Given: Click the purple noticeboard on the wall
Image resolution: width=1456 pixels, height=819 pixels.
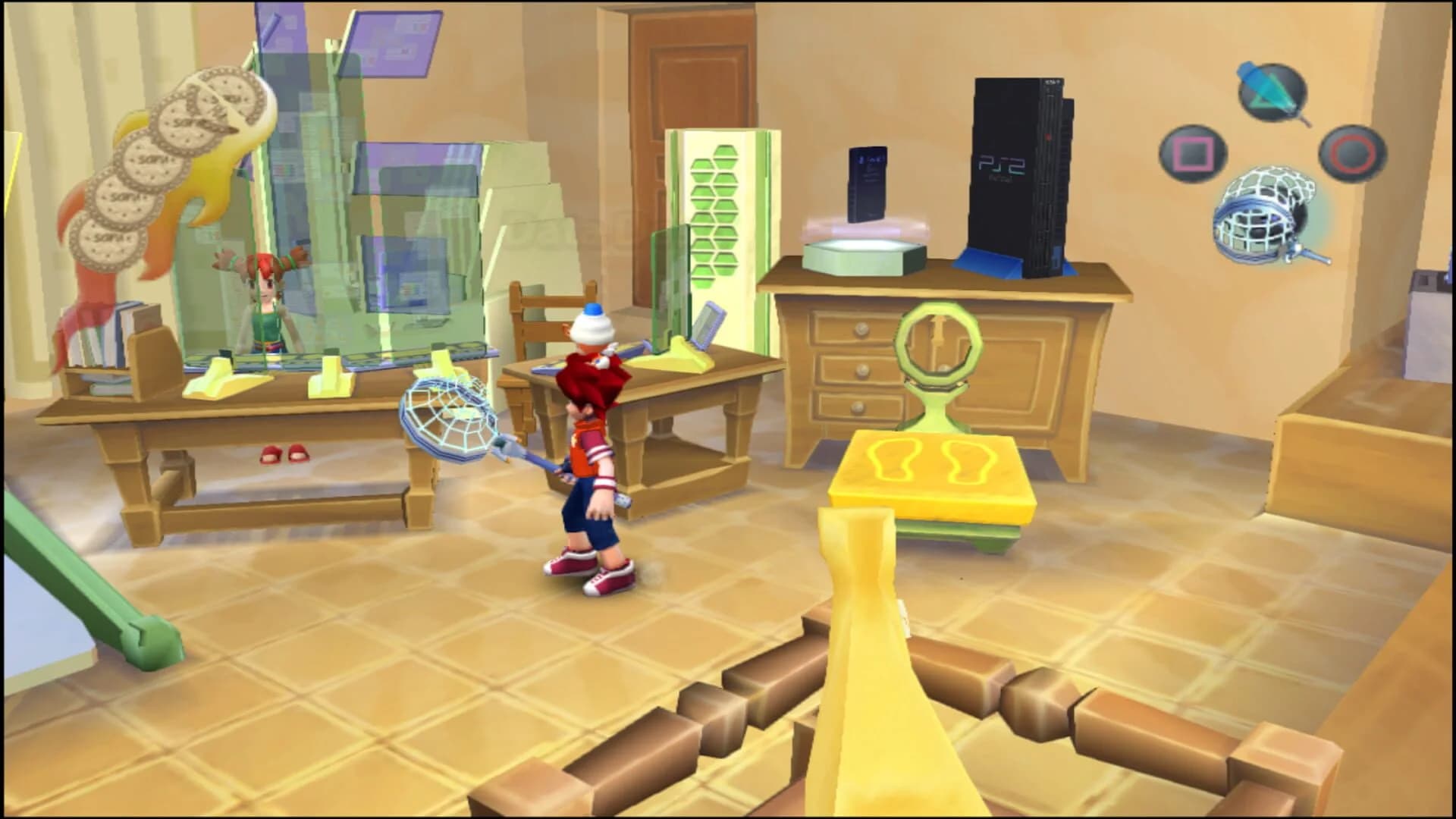Looking at the screenshot, I should point(394,42).
